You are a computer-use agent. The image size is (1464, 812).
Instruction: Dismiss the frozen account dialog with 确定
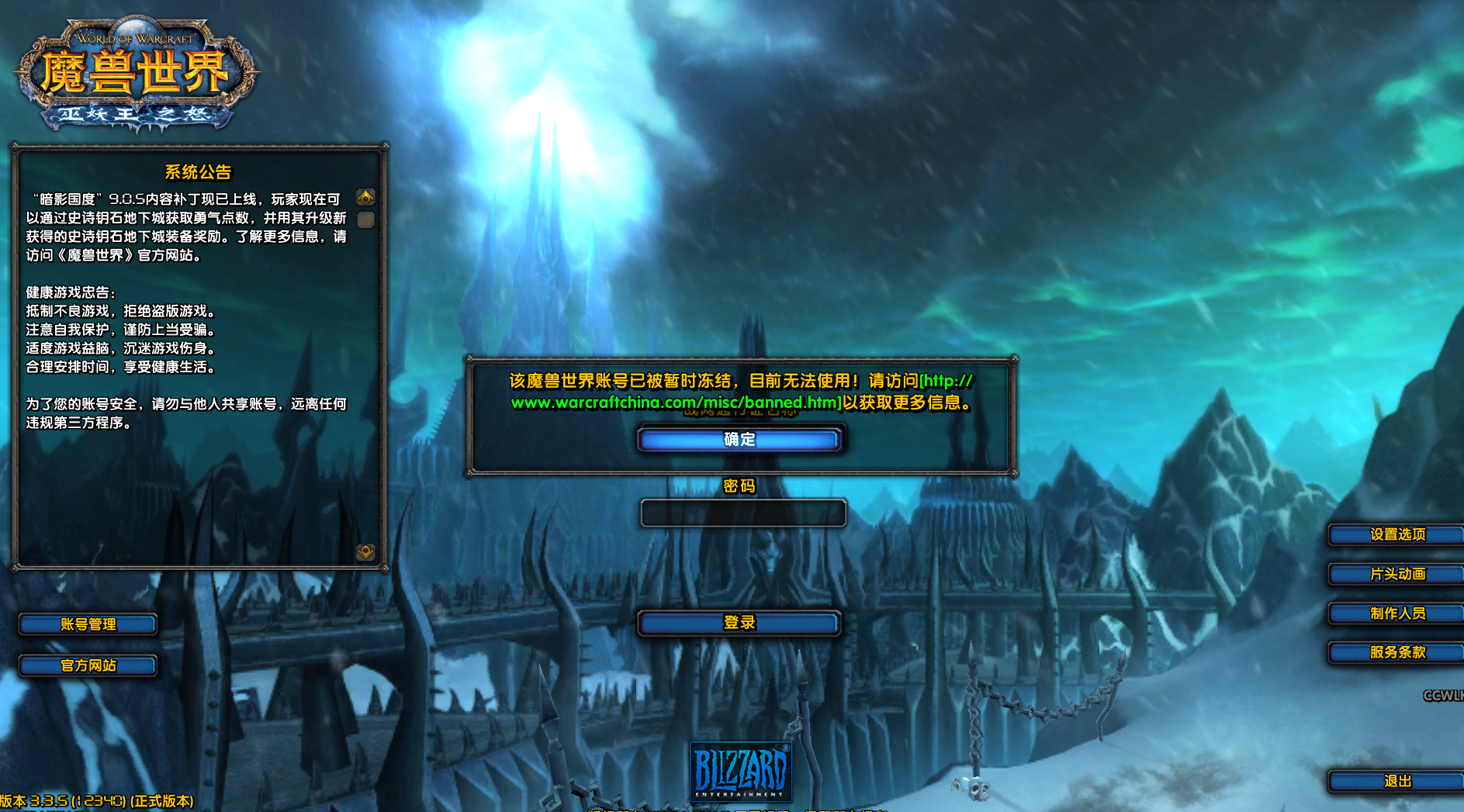tap(739, 440)
